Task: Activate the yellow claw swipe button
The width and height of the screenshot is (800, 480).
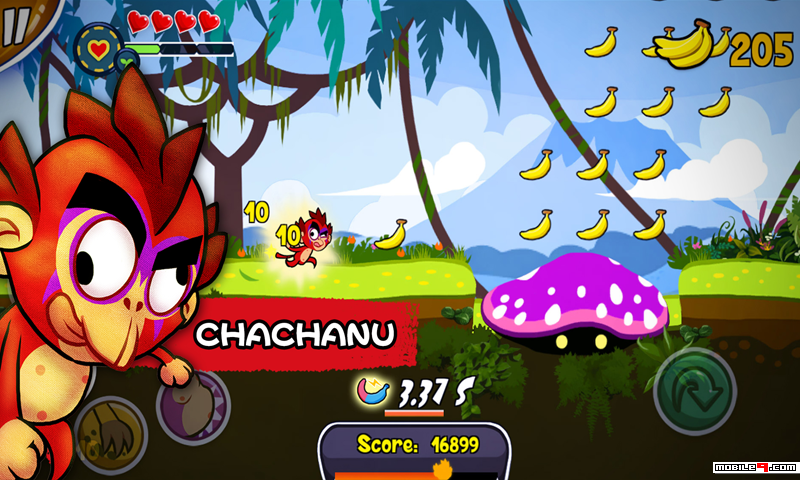Action: click(x=109, y=432)
